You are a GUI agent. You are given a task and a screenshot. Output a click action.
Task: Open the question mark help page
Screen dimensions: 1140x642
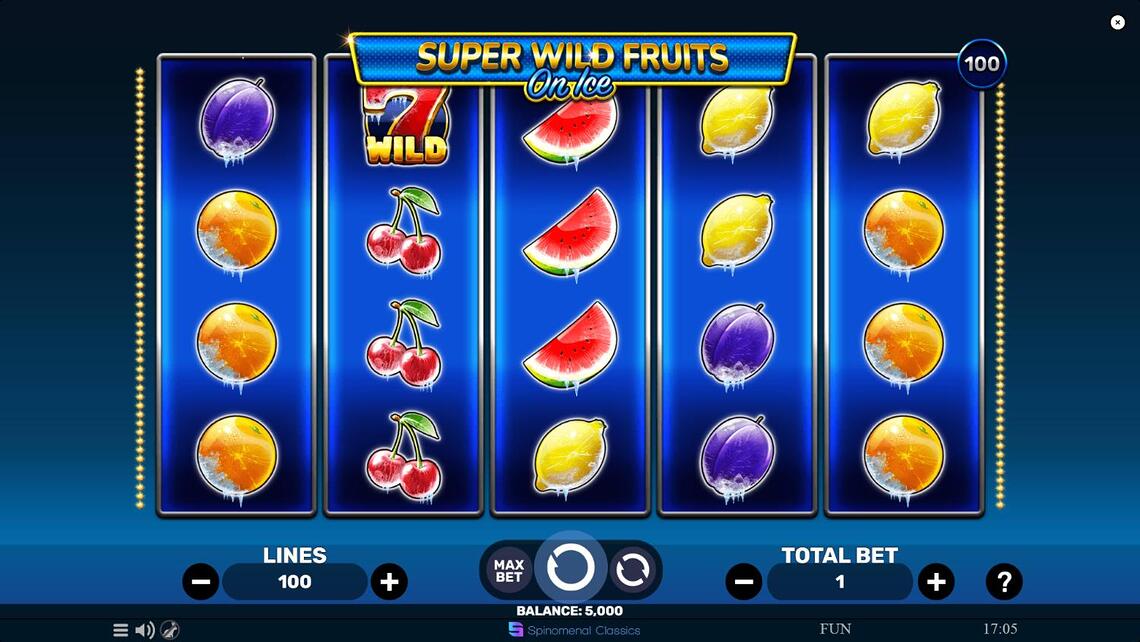[x=1004, y=581]
